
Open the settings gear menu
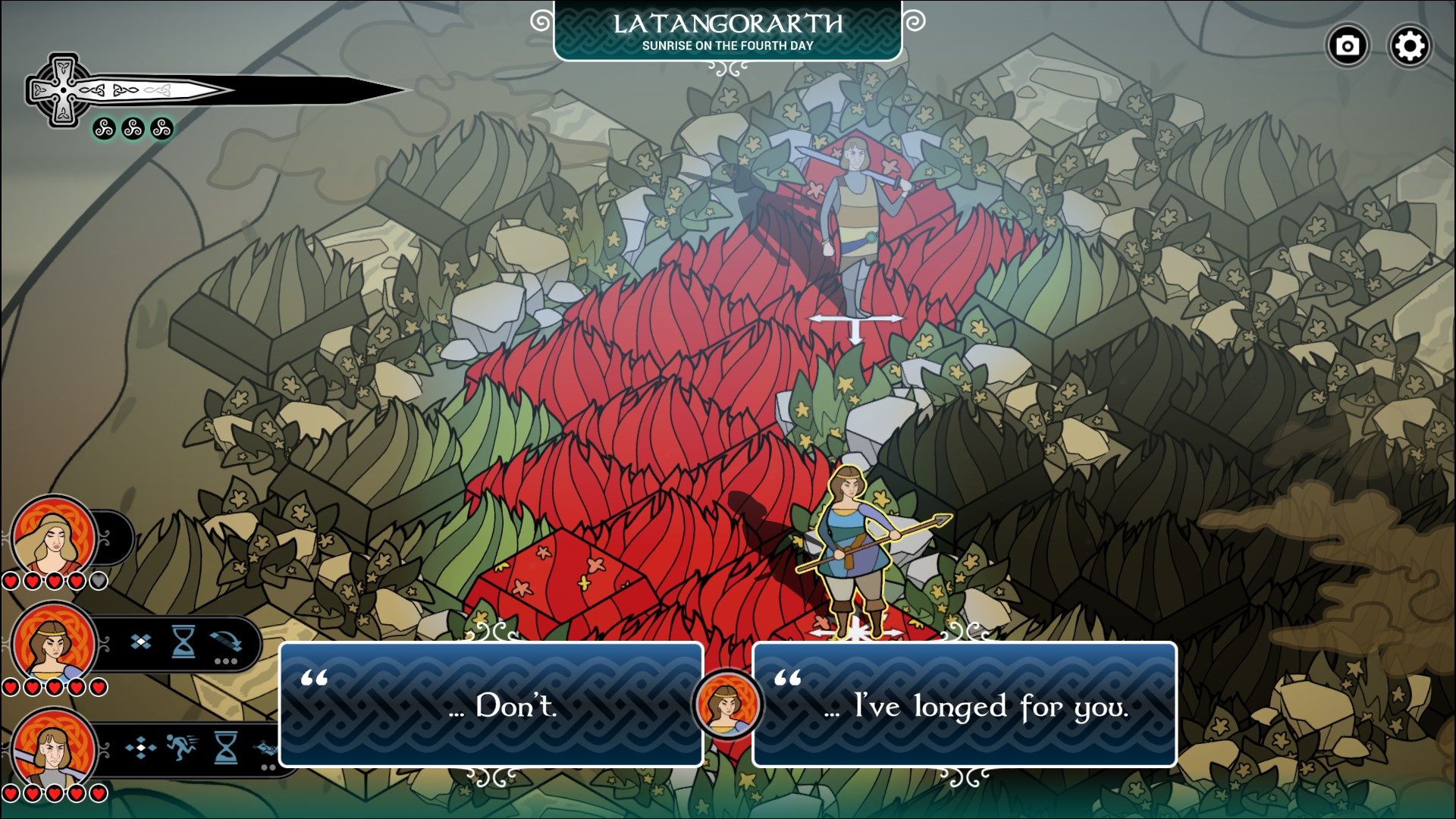[1409, 46]
